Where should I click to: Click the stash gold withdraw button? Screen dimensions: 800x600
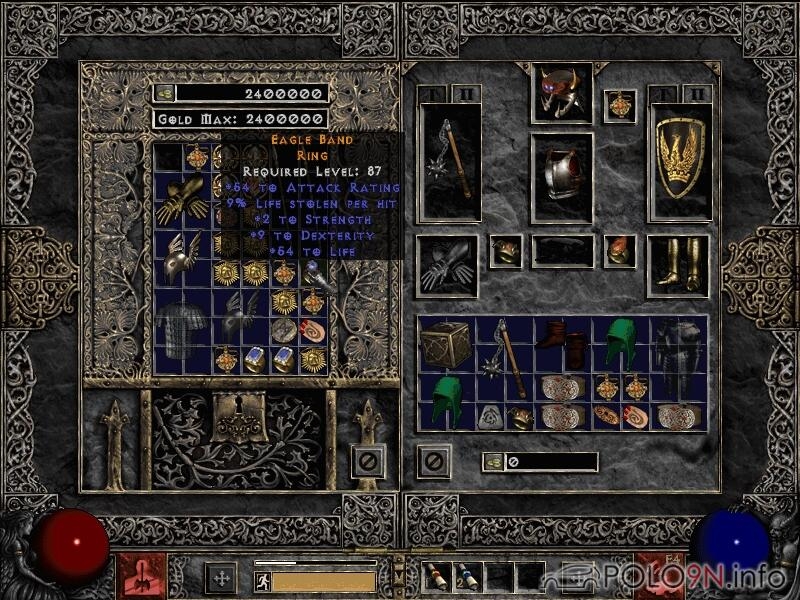[164, 93]
